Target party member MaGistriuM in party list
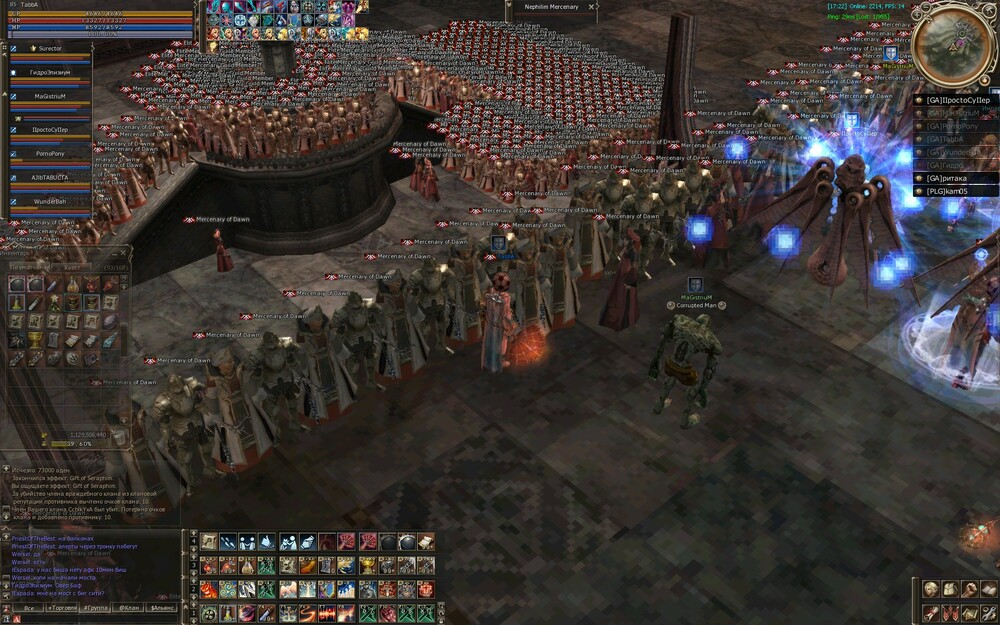The image size is (1000, 625). pyautogui.click(x=49, y=96)
